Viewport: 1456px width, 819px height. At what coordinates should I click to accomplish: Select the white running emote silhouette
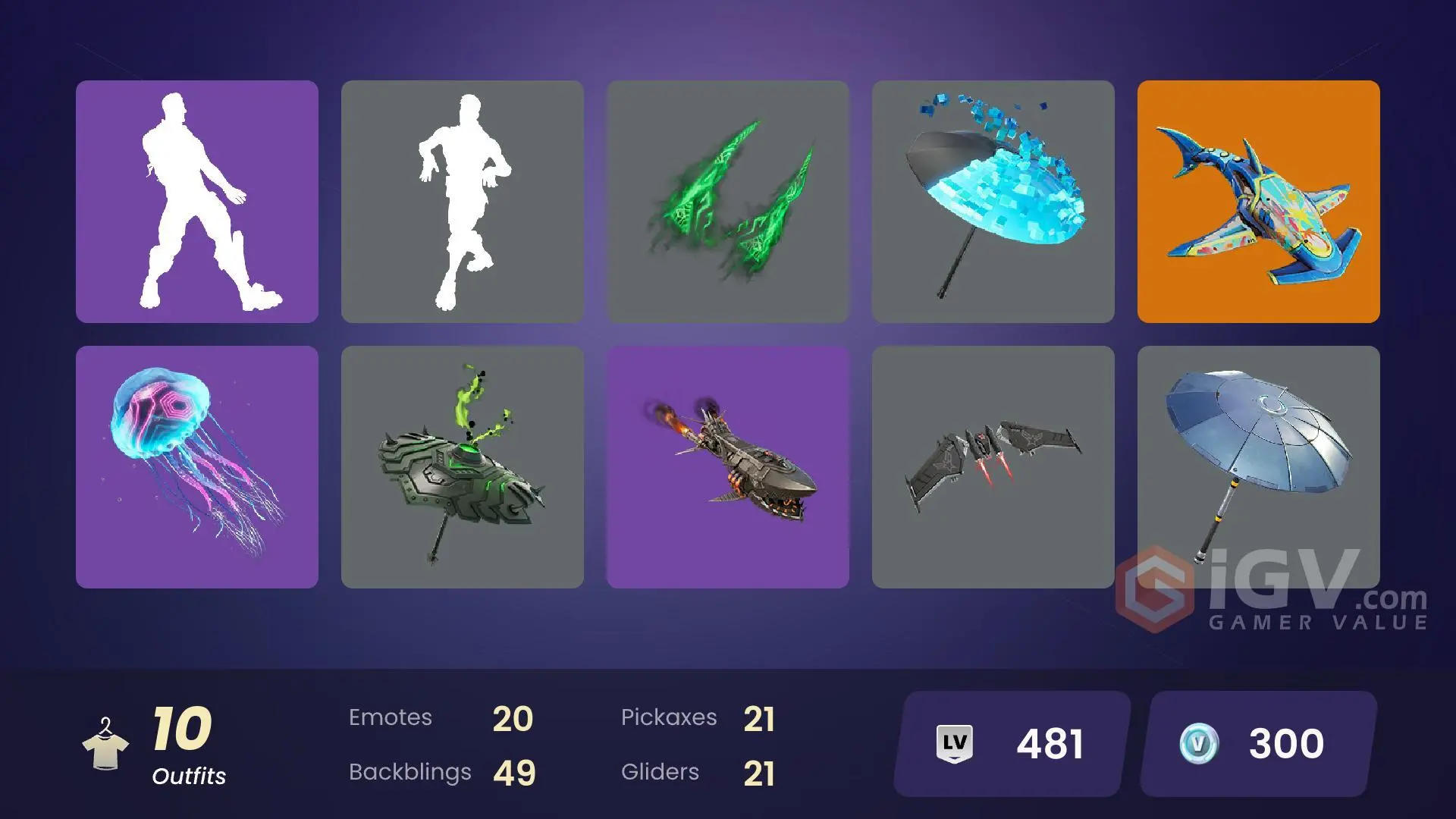tap(461, 202)
